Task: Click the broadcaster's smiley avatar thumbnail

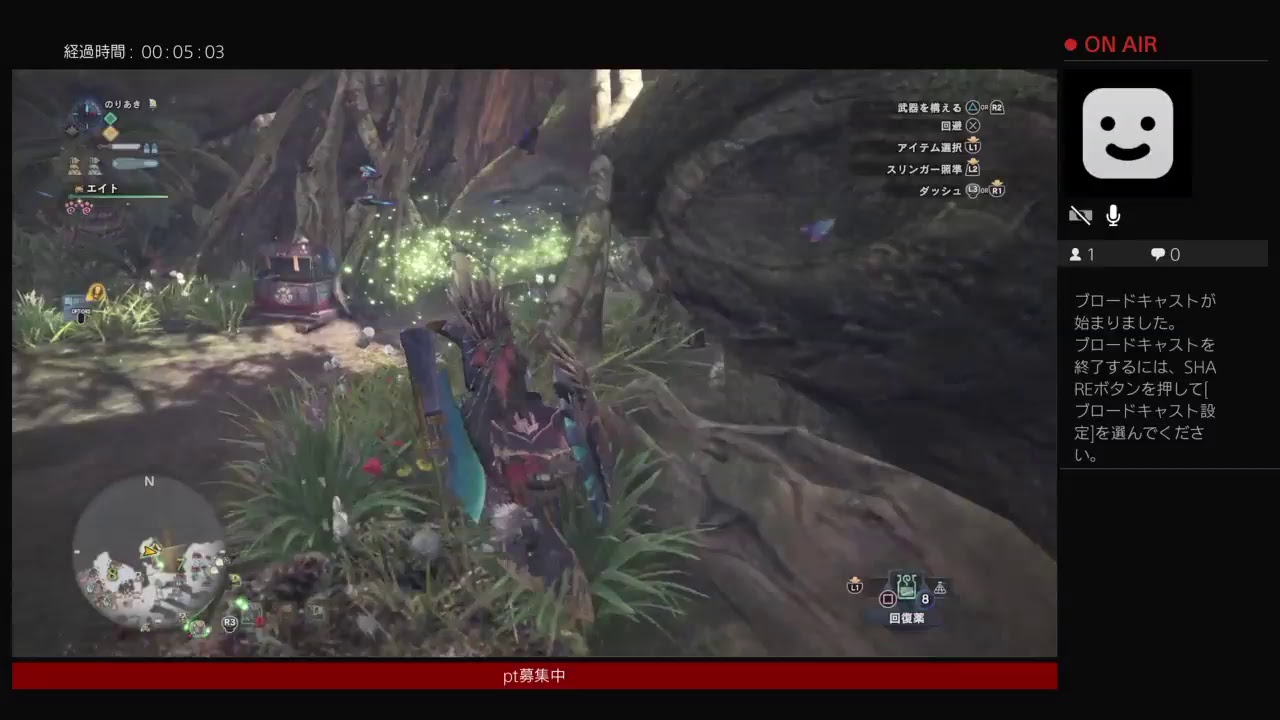Action: 1128,134
